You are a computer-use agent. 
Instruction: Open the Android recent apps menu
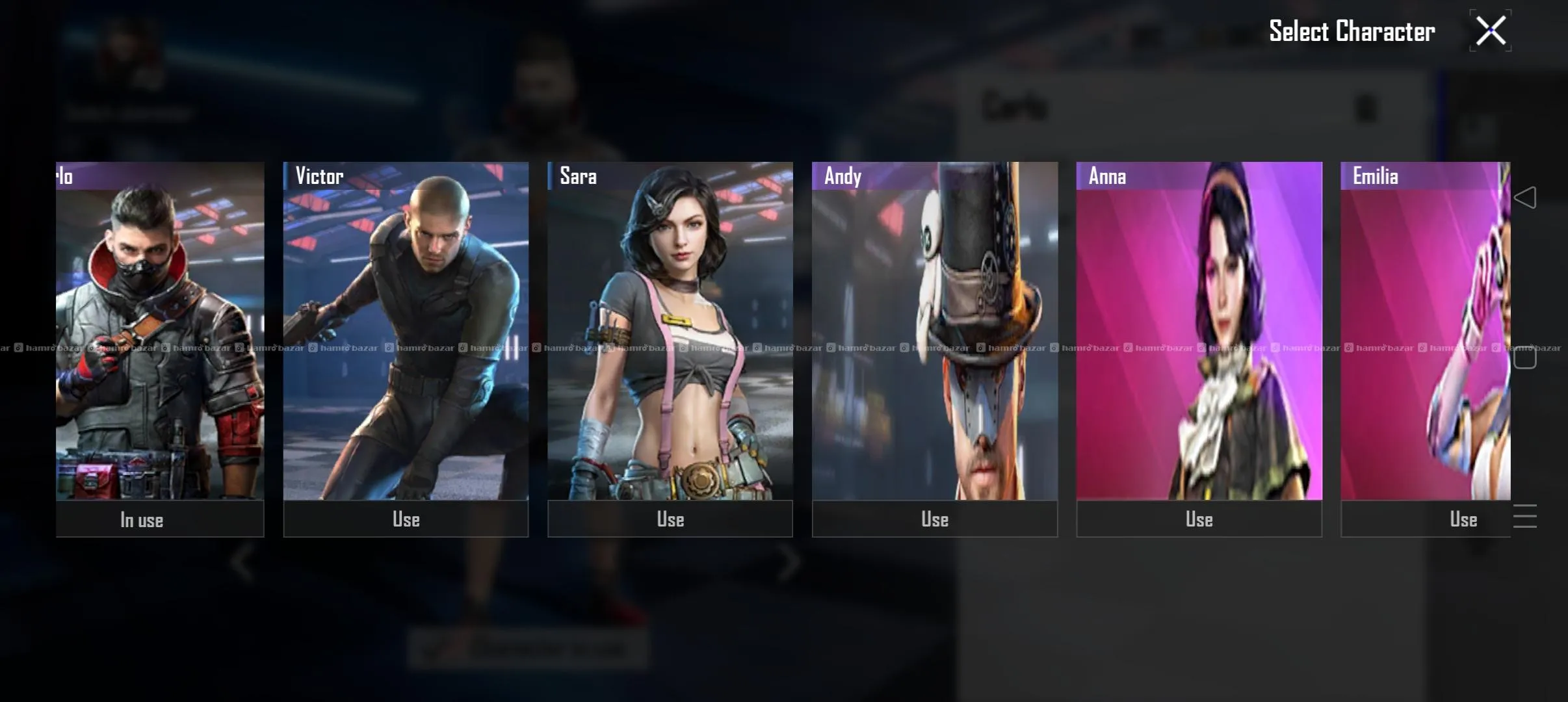tap(1525, 516)
